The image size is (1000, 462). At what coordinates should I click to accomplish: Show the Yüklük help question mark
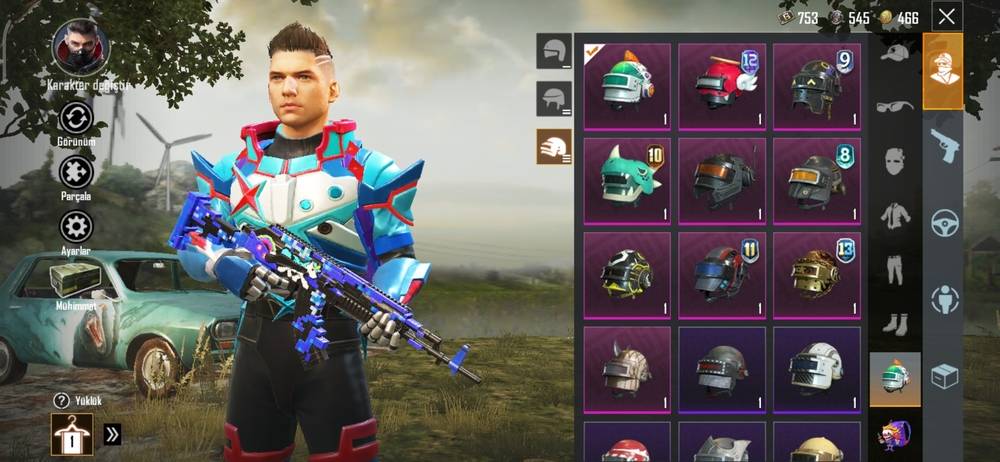[62, 400]
